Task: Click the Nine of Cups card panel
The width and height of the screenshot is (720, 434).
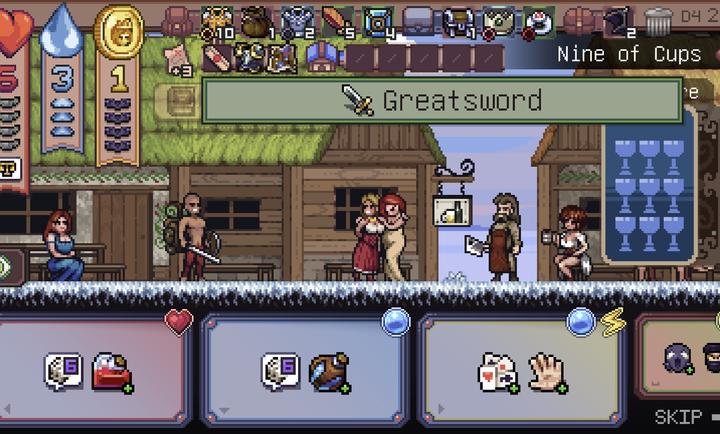Action: pos(647,190)
